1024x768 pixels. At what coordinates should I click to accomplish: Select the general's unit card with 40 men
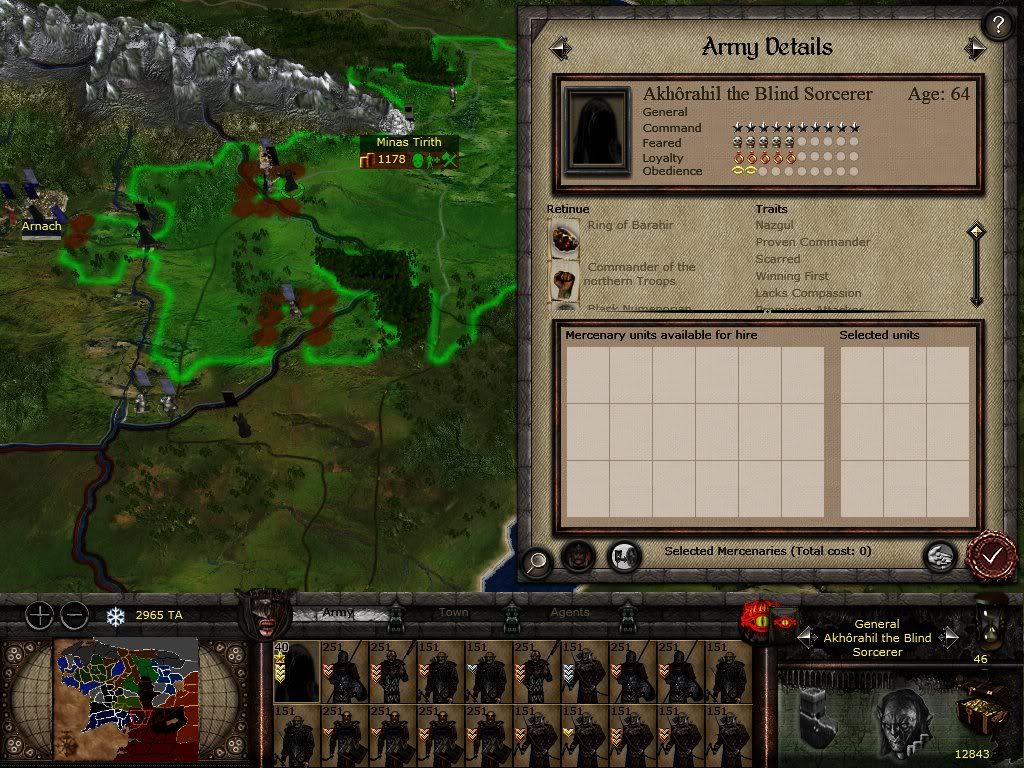click(296, 672)
